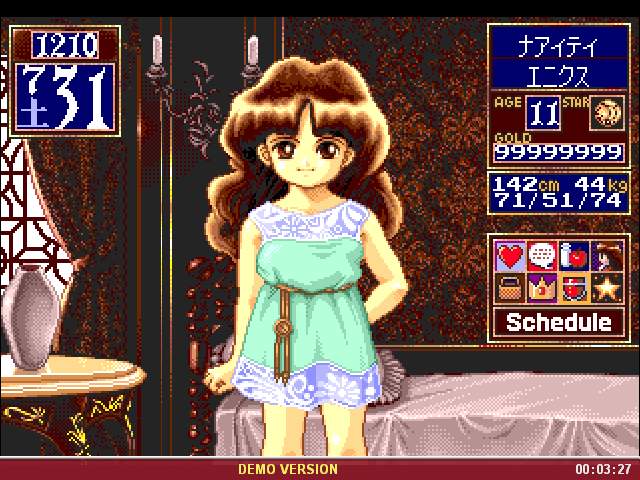
Task: Select the speech bubble talk icon
Action: click(542, 257)
